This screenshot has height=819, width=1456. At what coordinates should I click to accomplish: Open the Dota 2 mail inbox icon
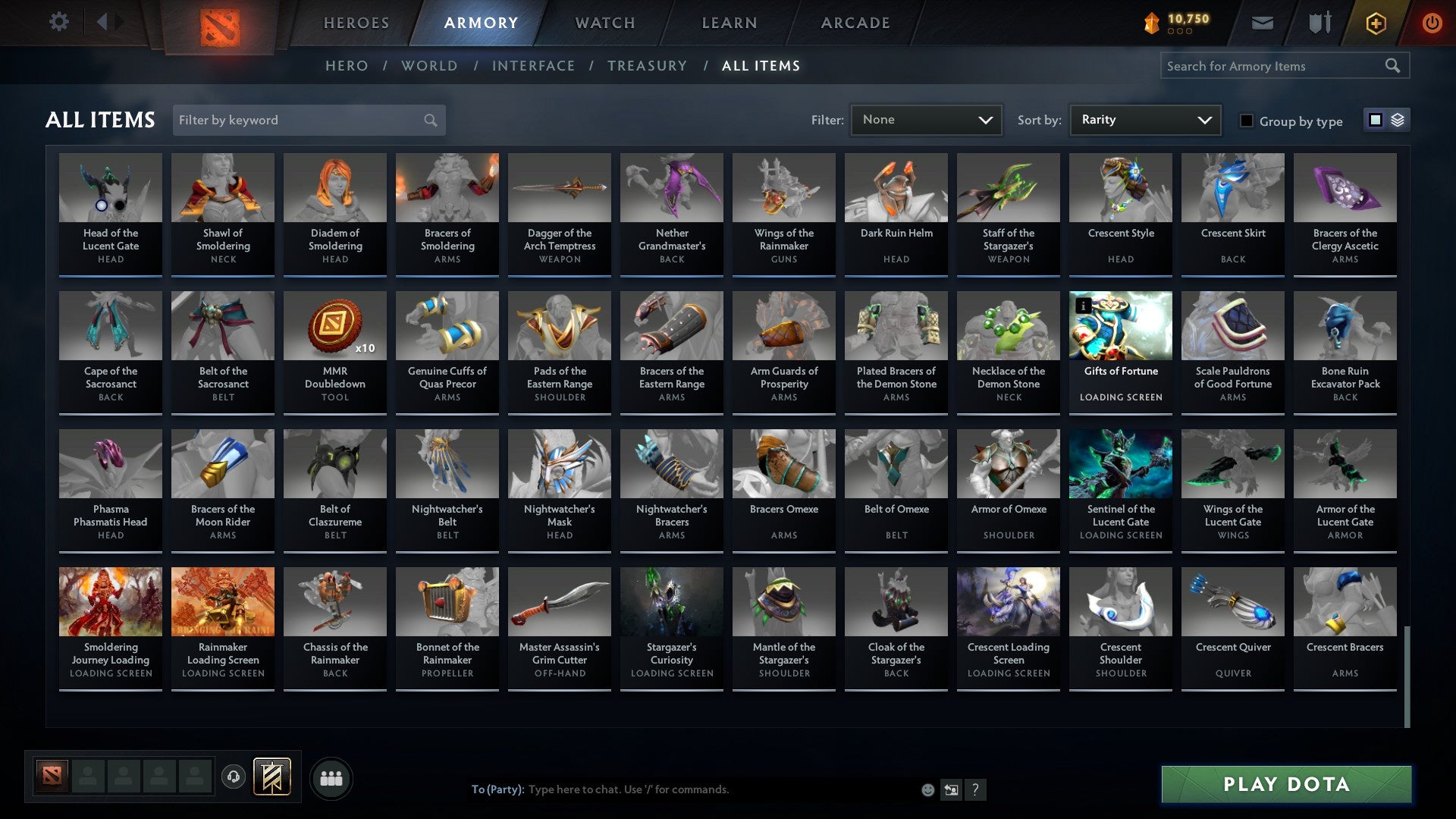(1261, 23)
